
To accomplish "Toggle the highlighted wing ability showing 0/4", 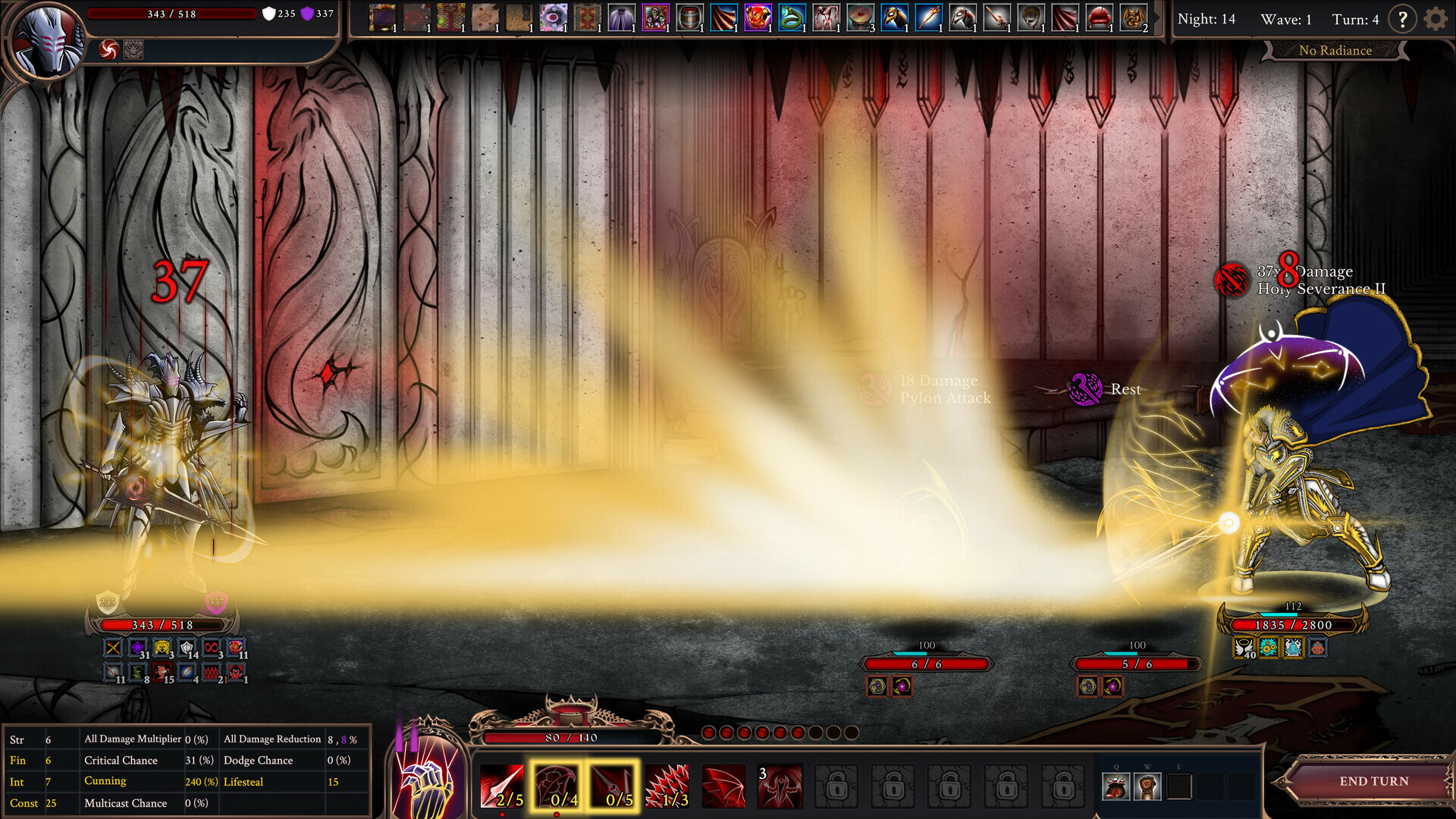I will (558, 787).
